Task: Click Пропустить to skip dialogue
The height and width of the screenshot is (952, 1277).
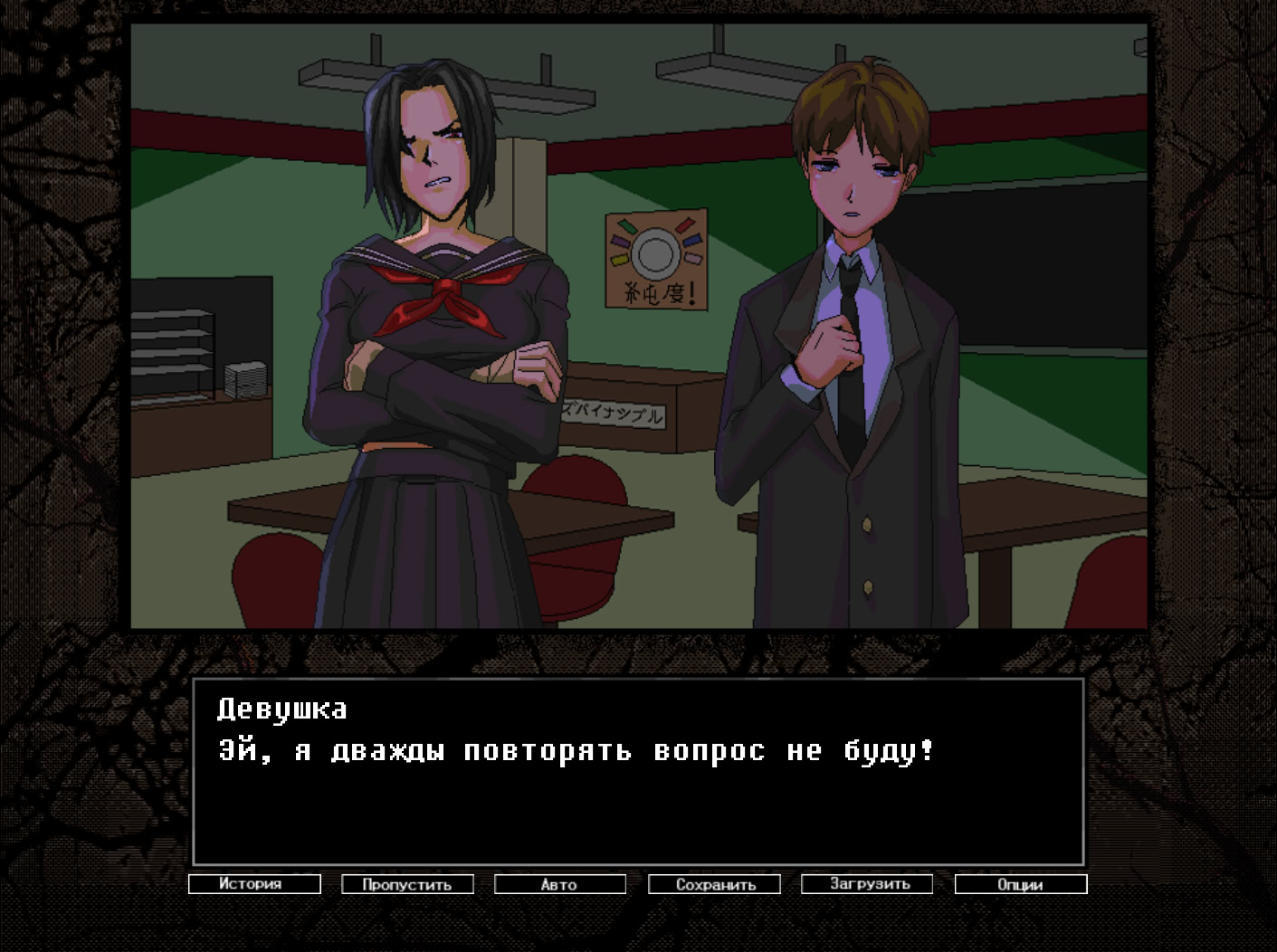Action: point(406,884)
